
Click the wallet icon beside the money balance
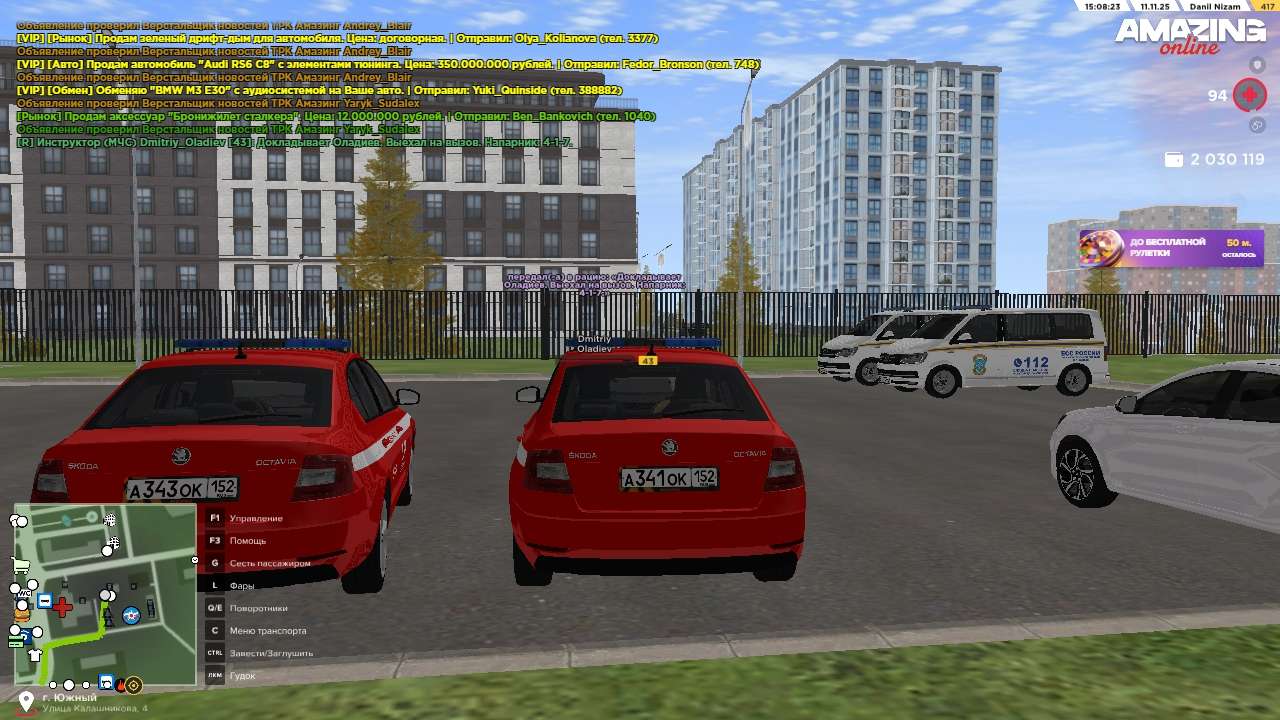click(1173, 160)
